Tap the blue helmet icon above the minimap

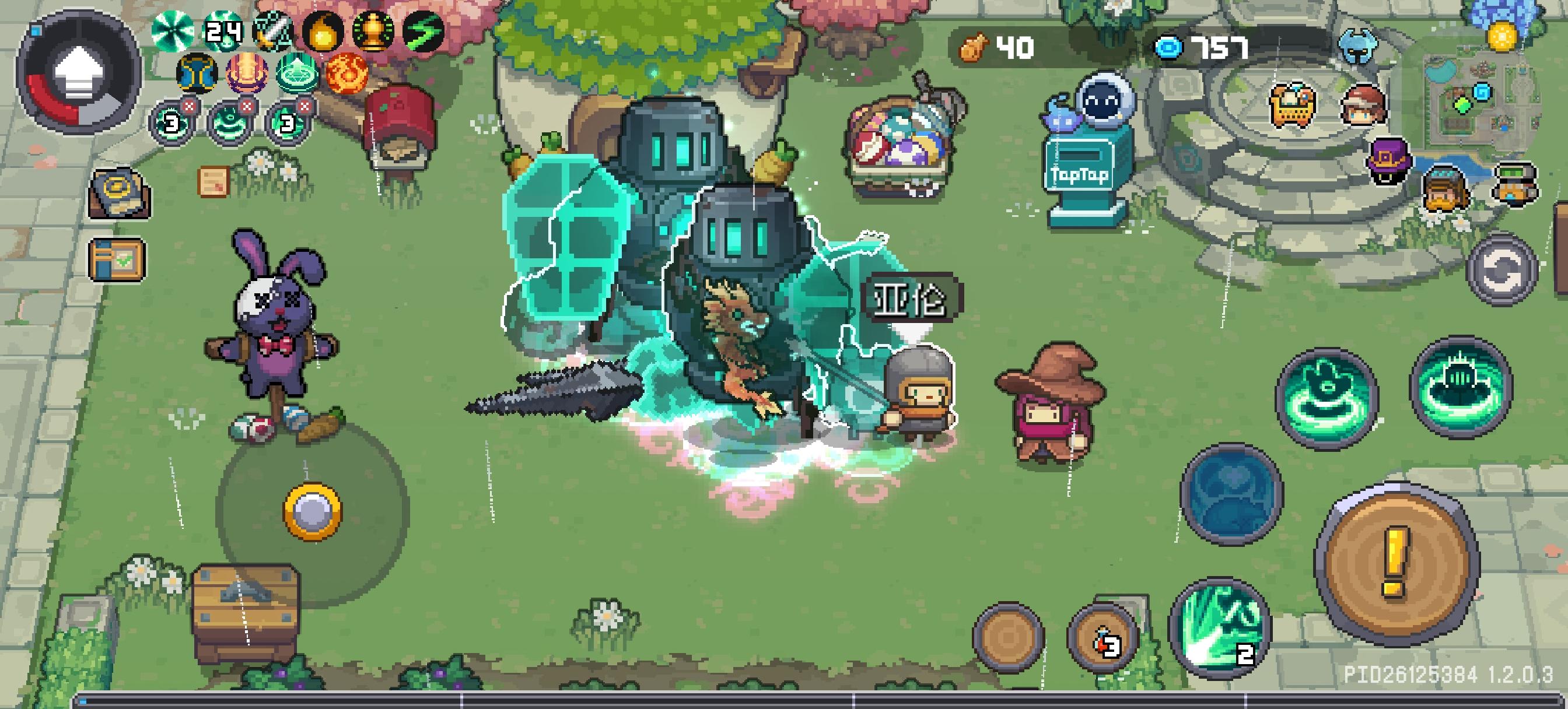[x=1359, y=46]
